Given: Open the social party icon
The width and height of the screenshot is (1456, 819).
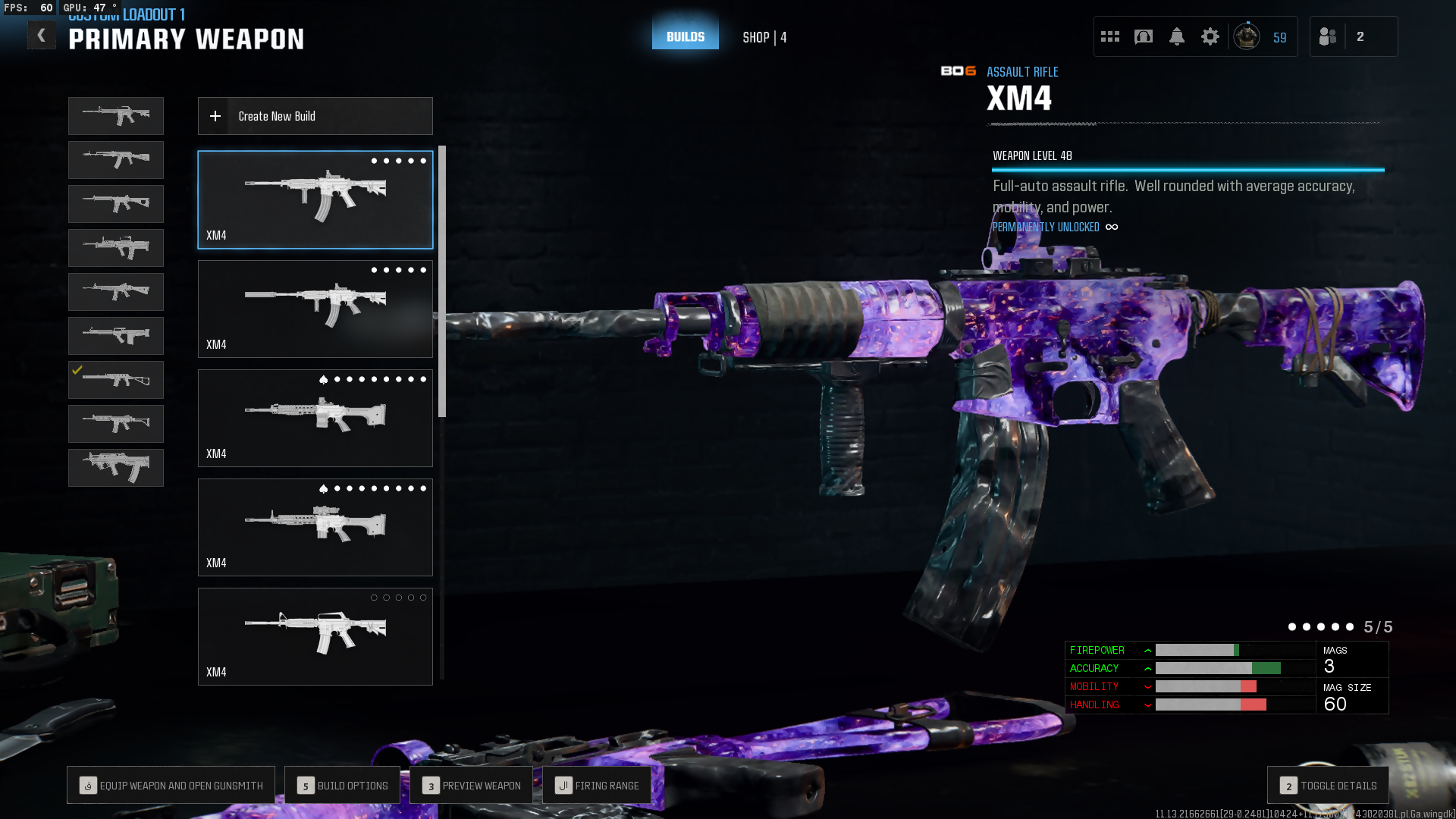Looking at the screenshot, I should [x=1328, y=36].
